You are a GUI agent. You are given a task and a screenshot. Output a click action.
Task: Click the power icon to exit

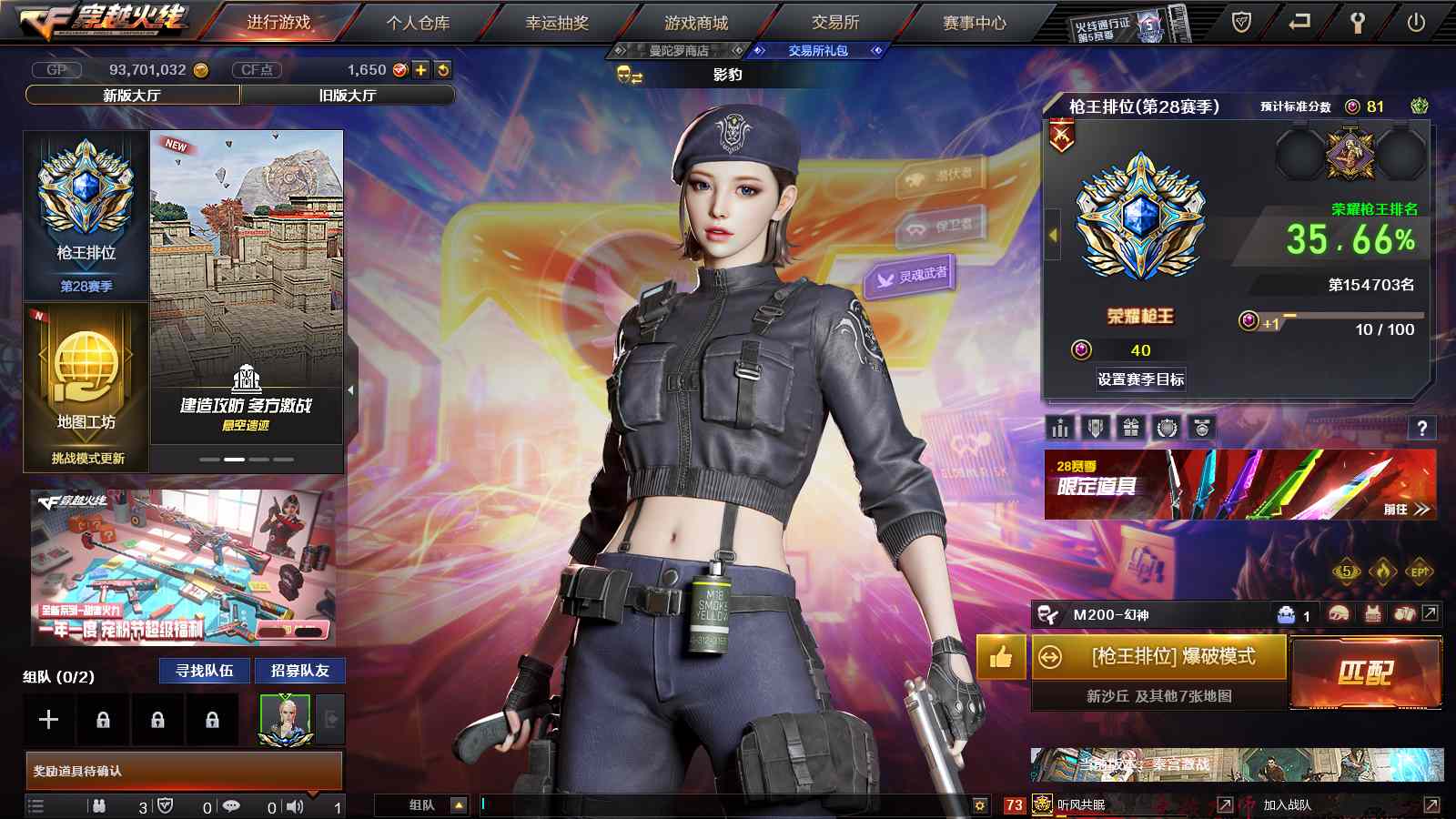tap(1416, 23)
